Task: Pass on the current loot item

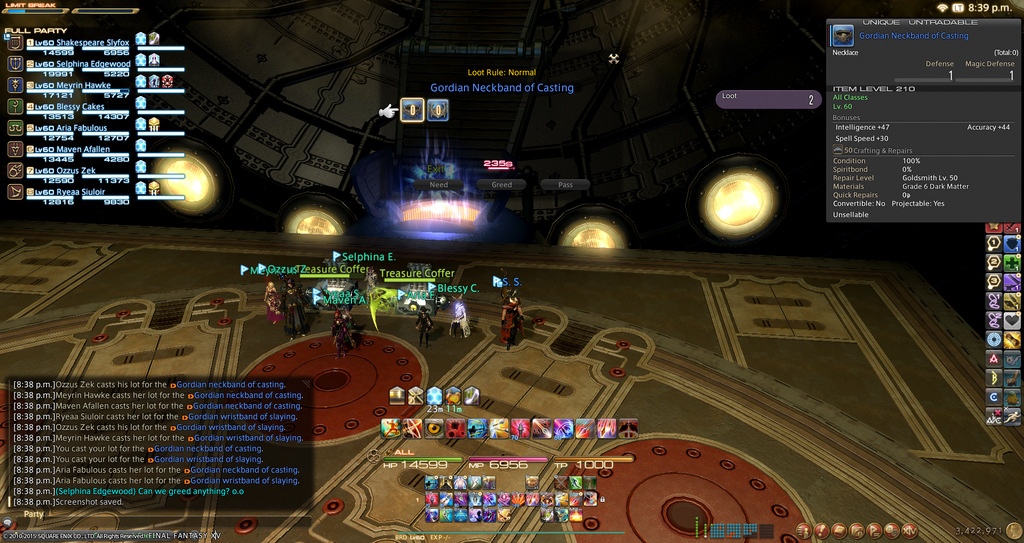Action: 565,185
